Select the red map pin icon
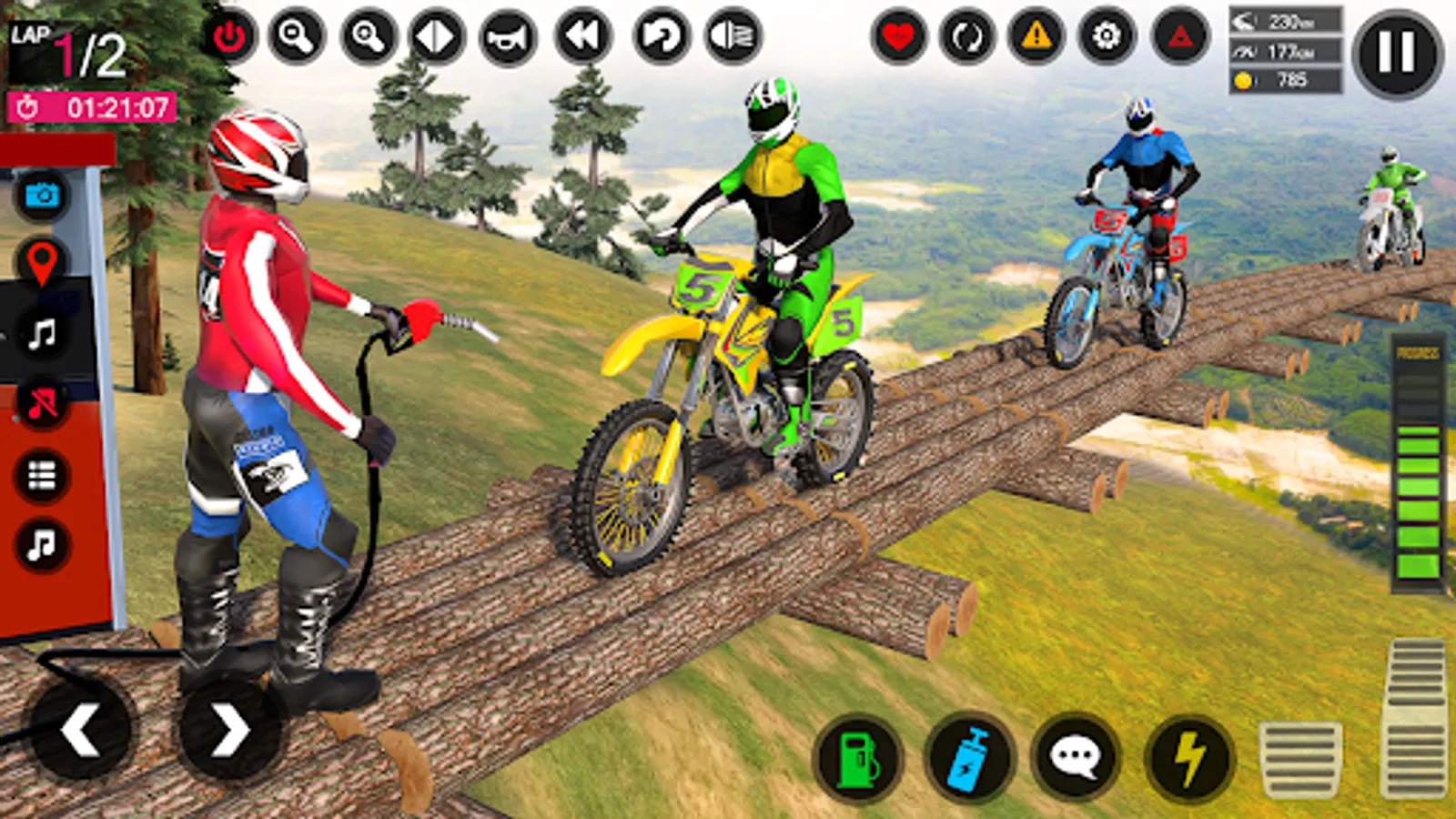Image resolution: width=1456 pixels, height=819 pixels. [x=41, y=263]
